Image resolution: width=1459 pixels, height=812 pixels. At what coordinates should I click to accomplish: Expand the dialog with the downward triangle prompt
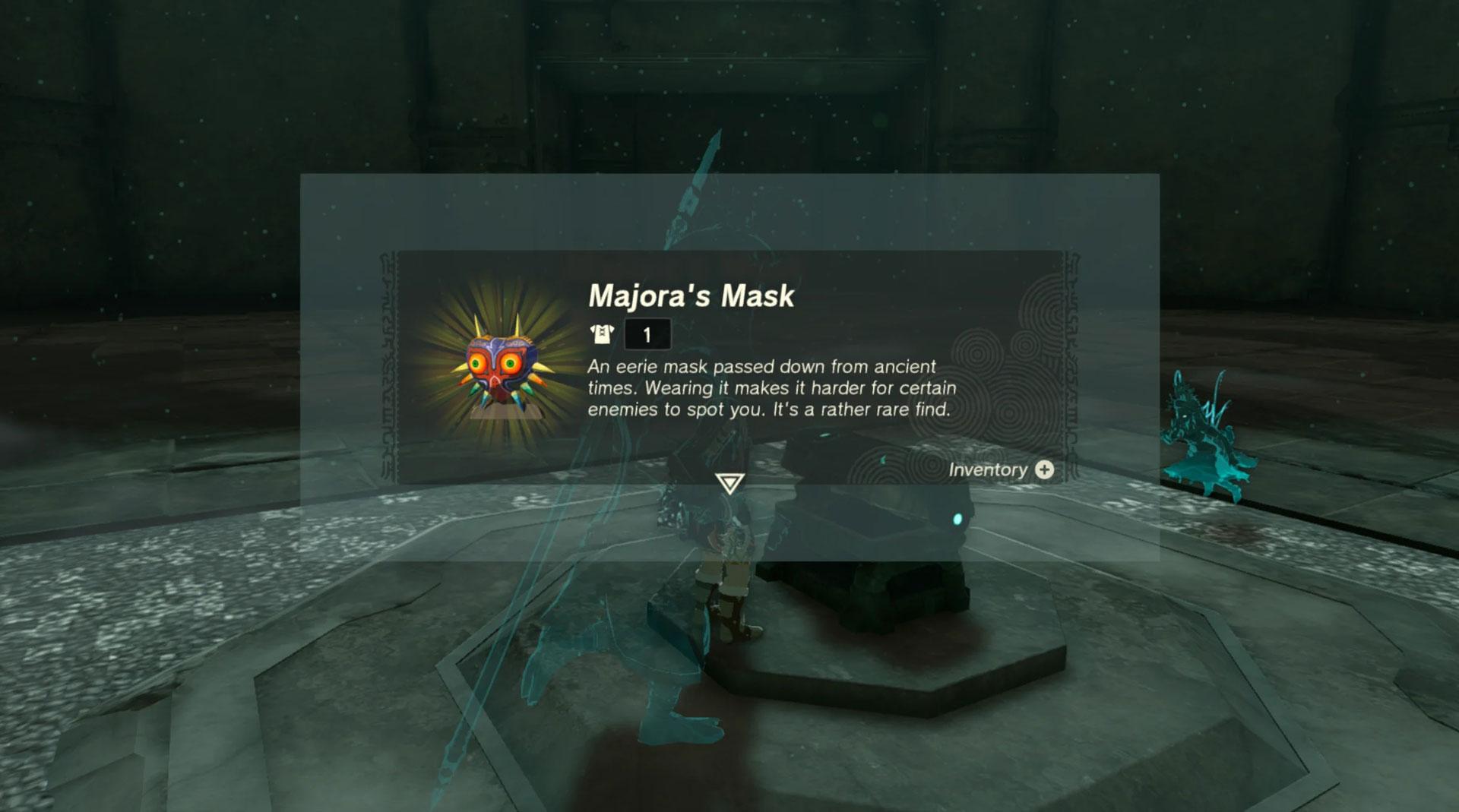coord(729,483)
